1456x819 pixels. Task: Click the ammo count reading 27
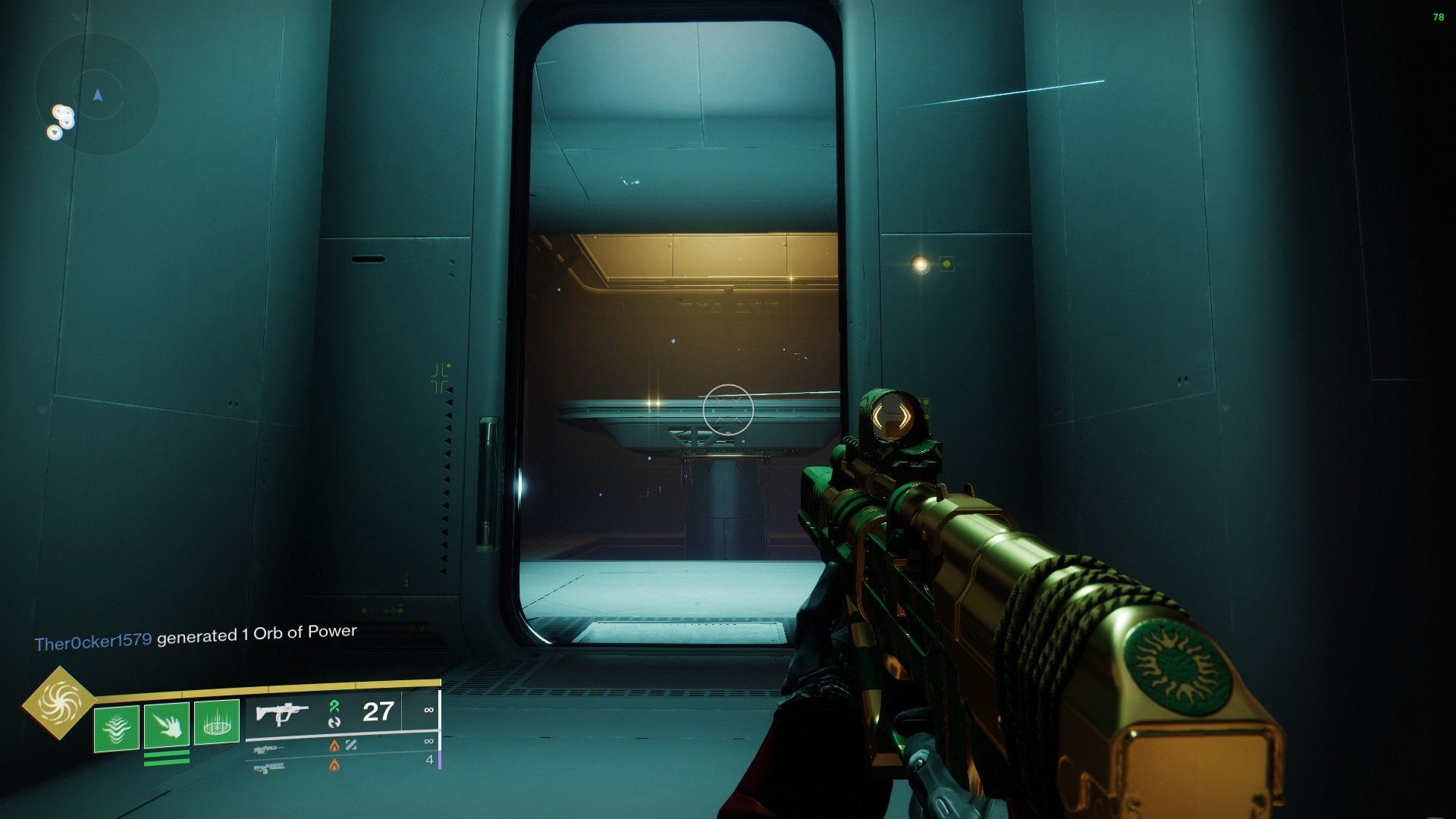coord(377,711)
